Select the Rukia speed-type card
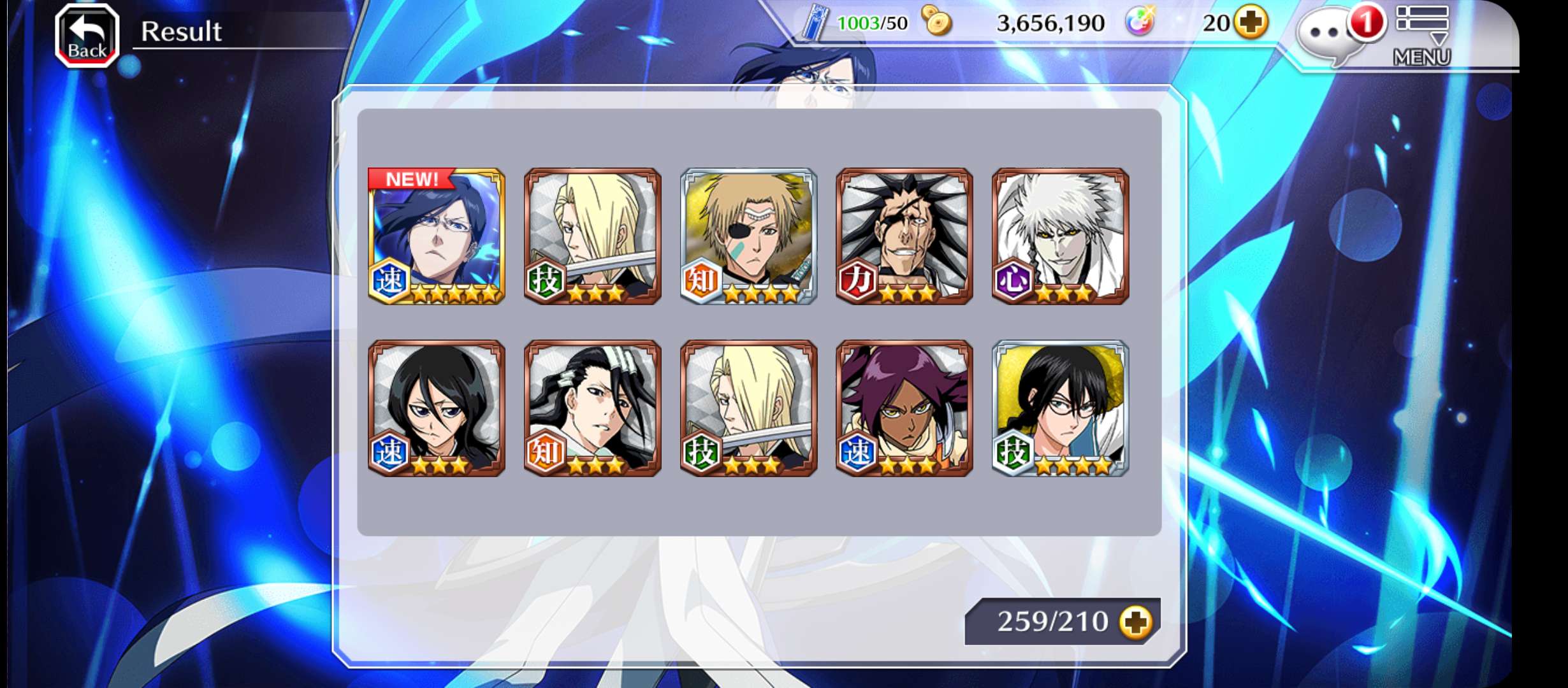 (437, 408)
